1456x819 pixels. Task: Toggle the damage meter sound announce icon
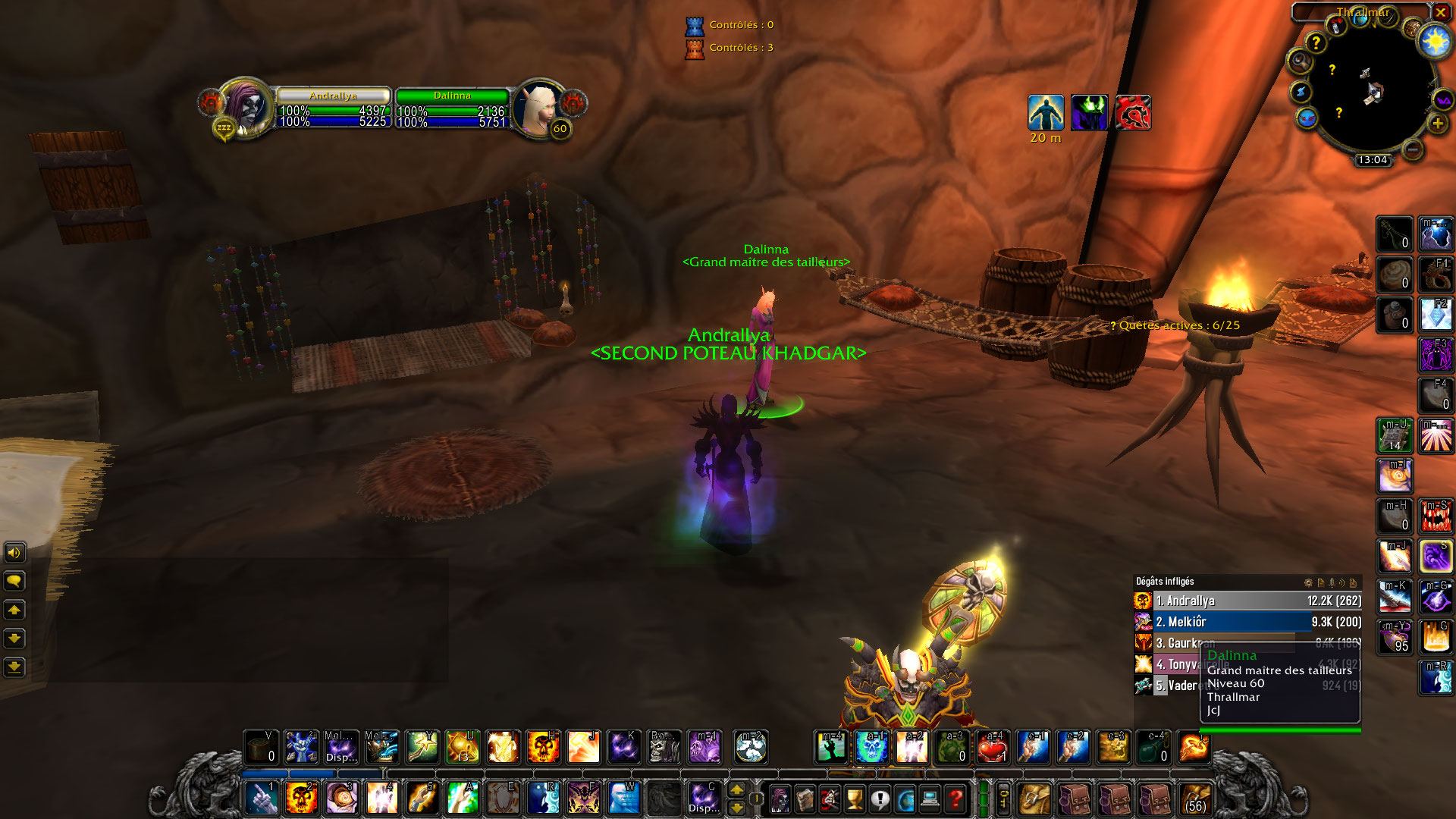[1341, 582]
